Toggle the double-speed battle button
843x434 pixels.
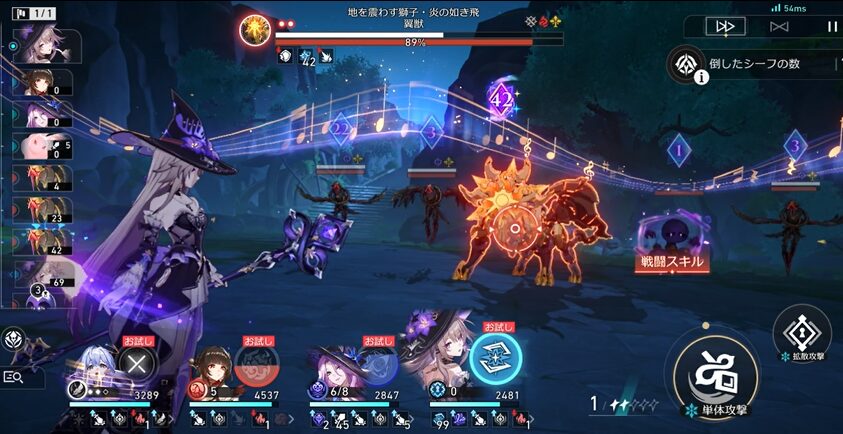[x=724, y=27]
